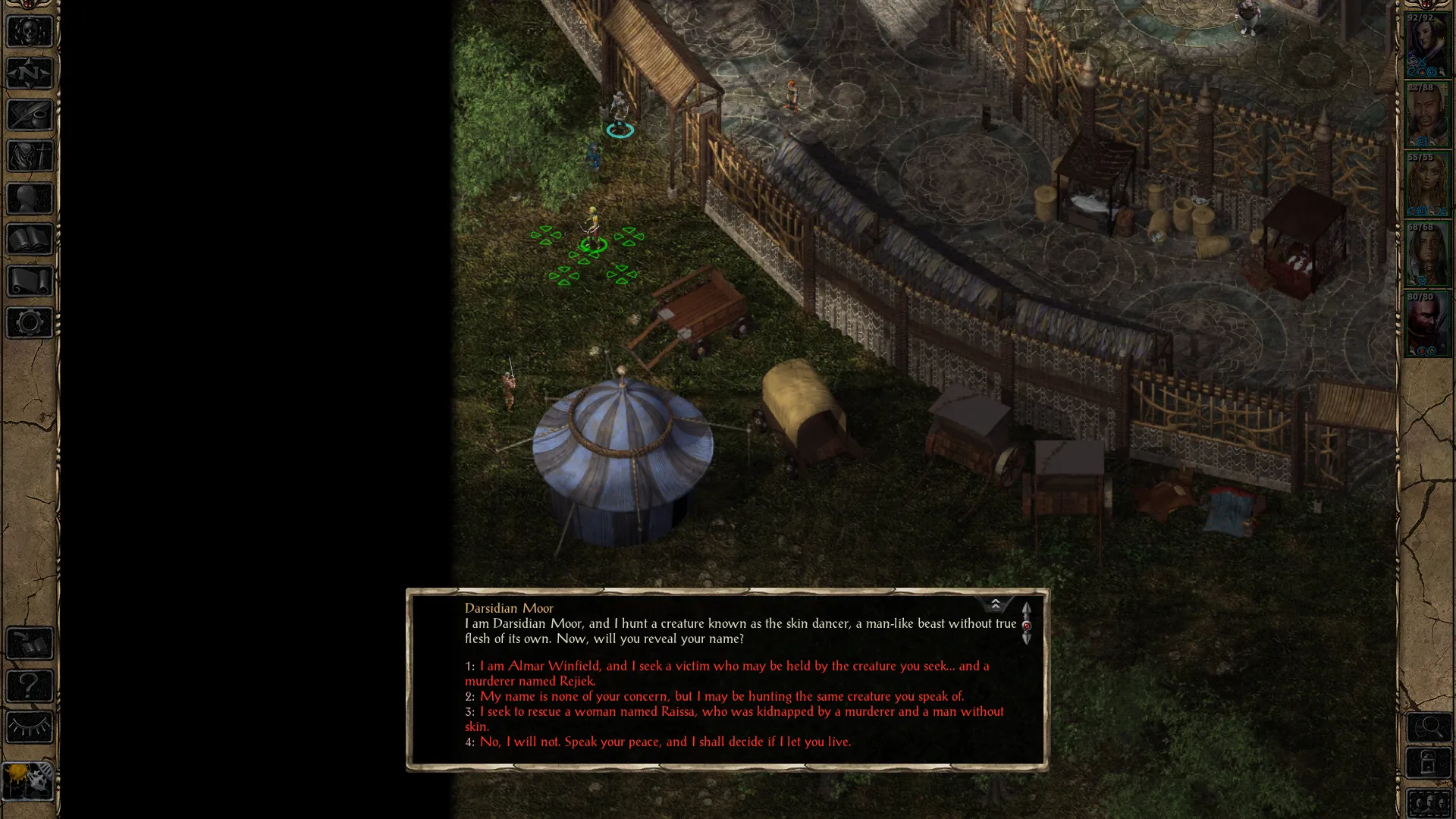Select reply "My name is none of your concern"

(720, 696)
